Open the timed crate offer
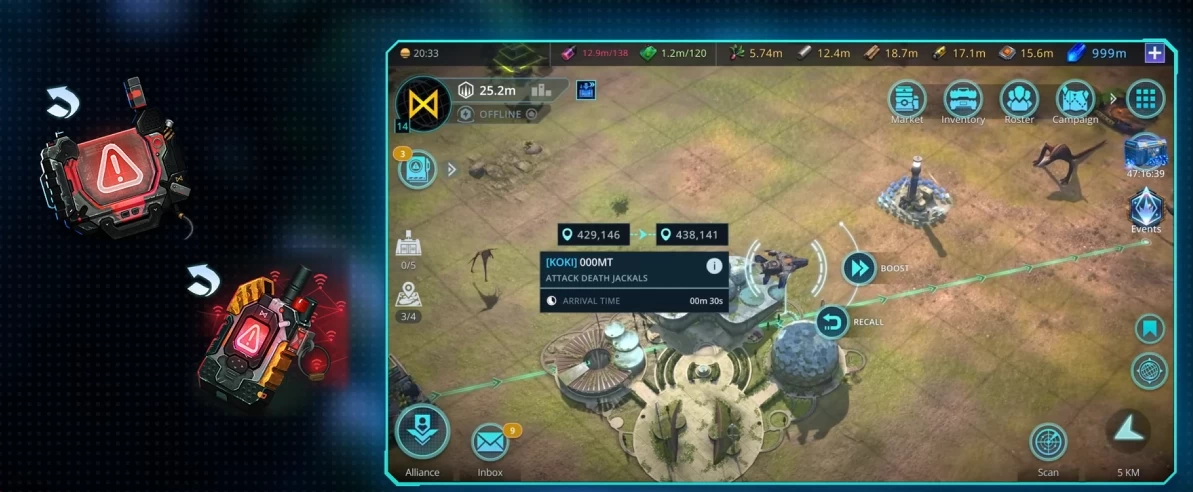The image size is (1193, 492). pyautogui.click(x=1146, y=153)
